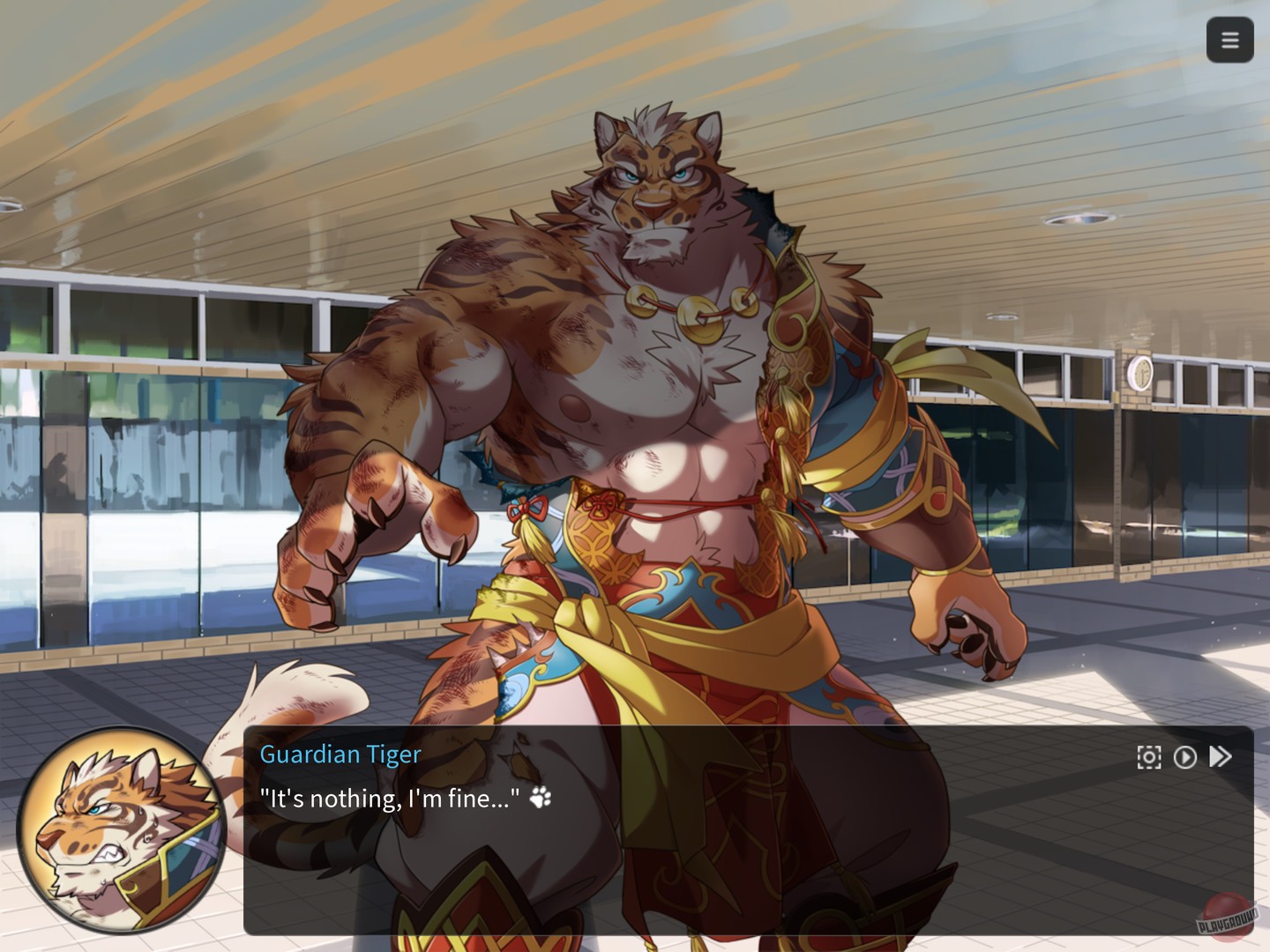The image size is (1270, 952).
Task: Select the circled play icon
Action: tap(1184, 756)
